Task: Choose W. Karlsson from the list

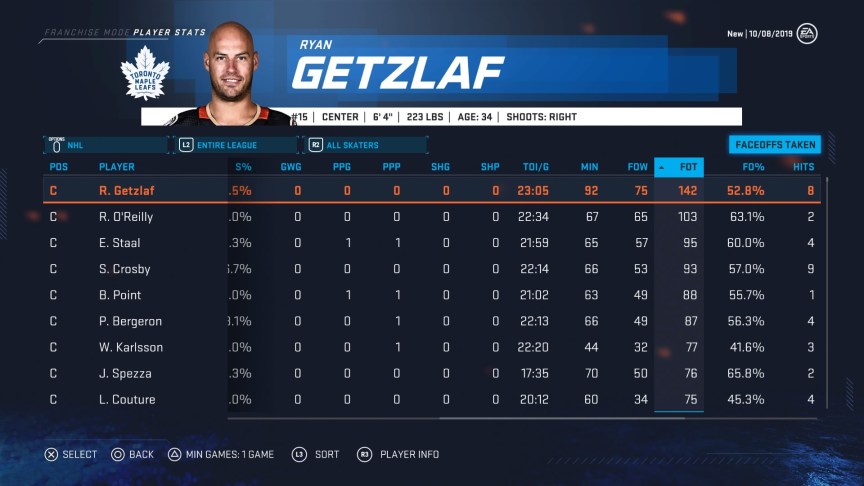Action: 130,347
